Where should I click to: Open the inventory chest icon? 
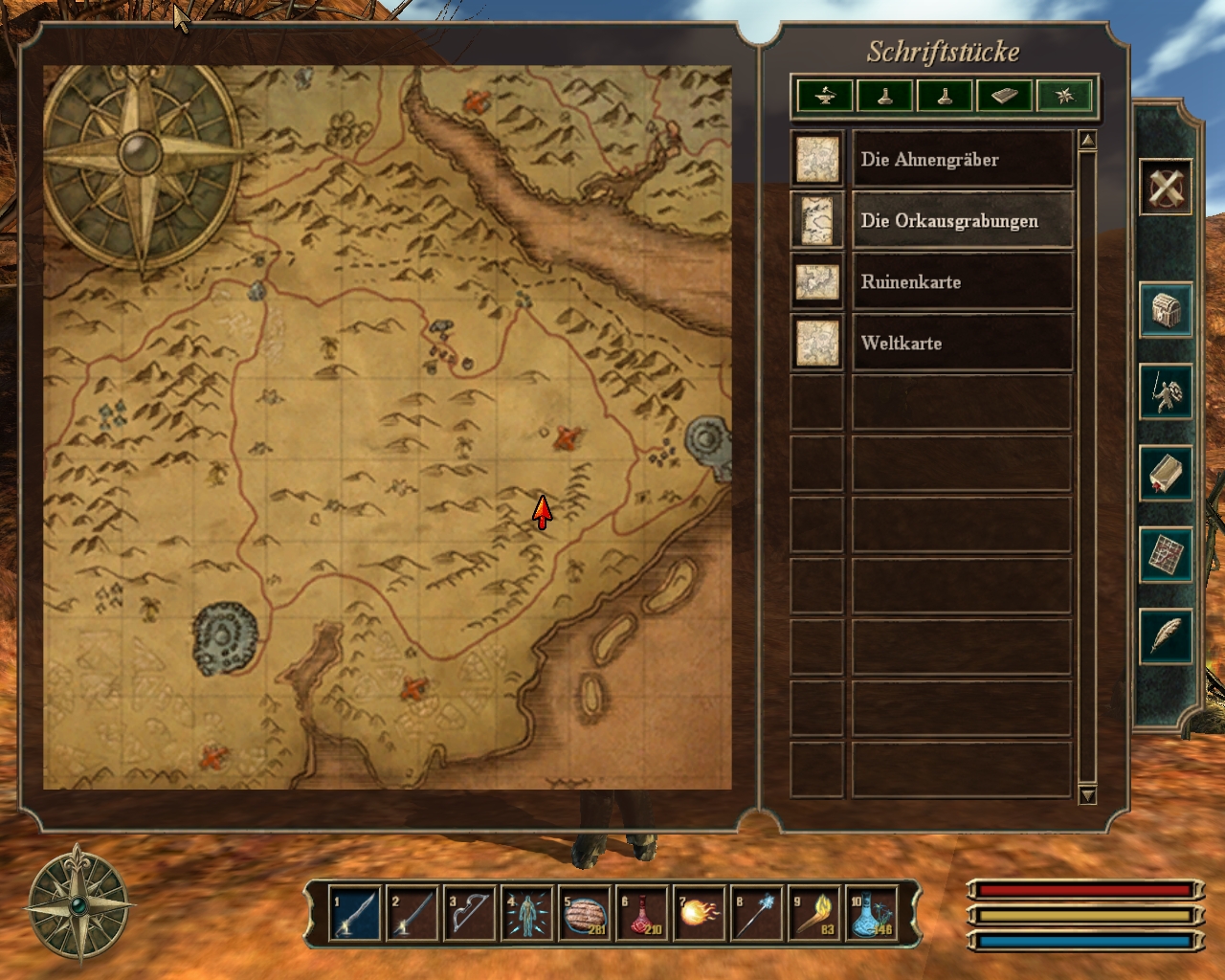click(1165, 310)
